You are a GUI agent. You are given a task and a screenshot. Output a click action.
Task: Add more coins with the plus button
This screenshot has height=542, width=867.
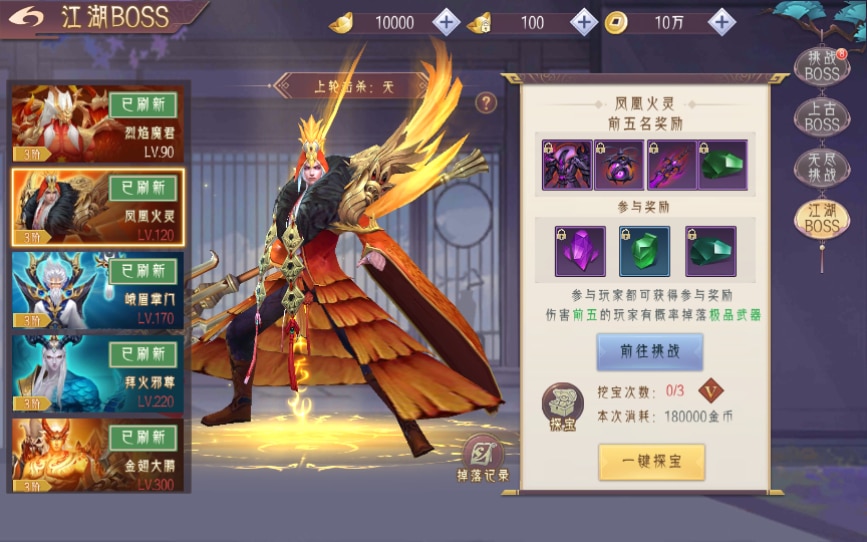721,22
